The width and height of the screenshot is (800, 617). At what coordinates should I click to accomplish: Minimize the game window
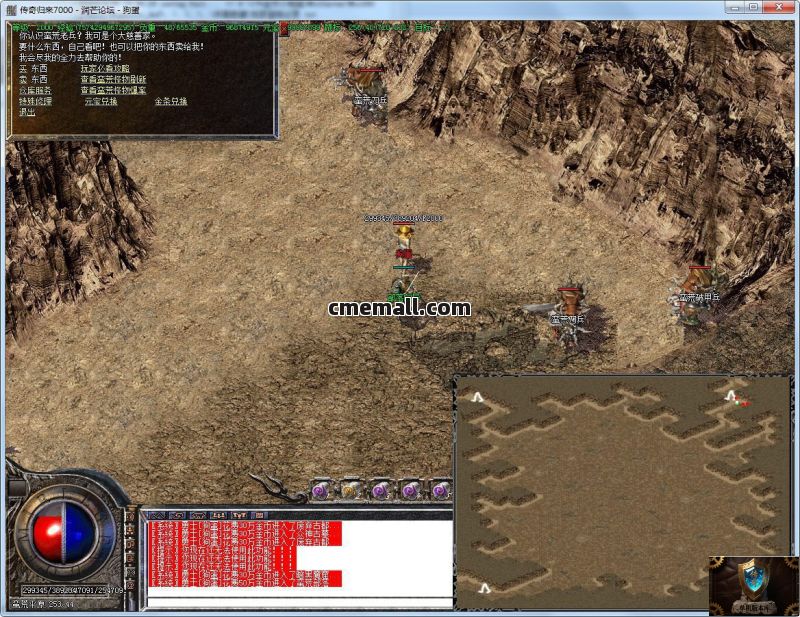(733, 7)
